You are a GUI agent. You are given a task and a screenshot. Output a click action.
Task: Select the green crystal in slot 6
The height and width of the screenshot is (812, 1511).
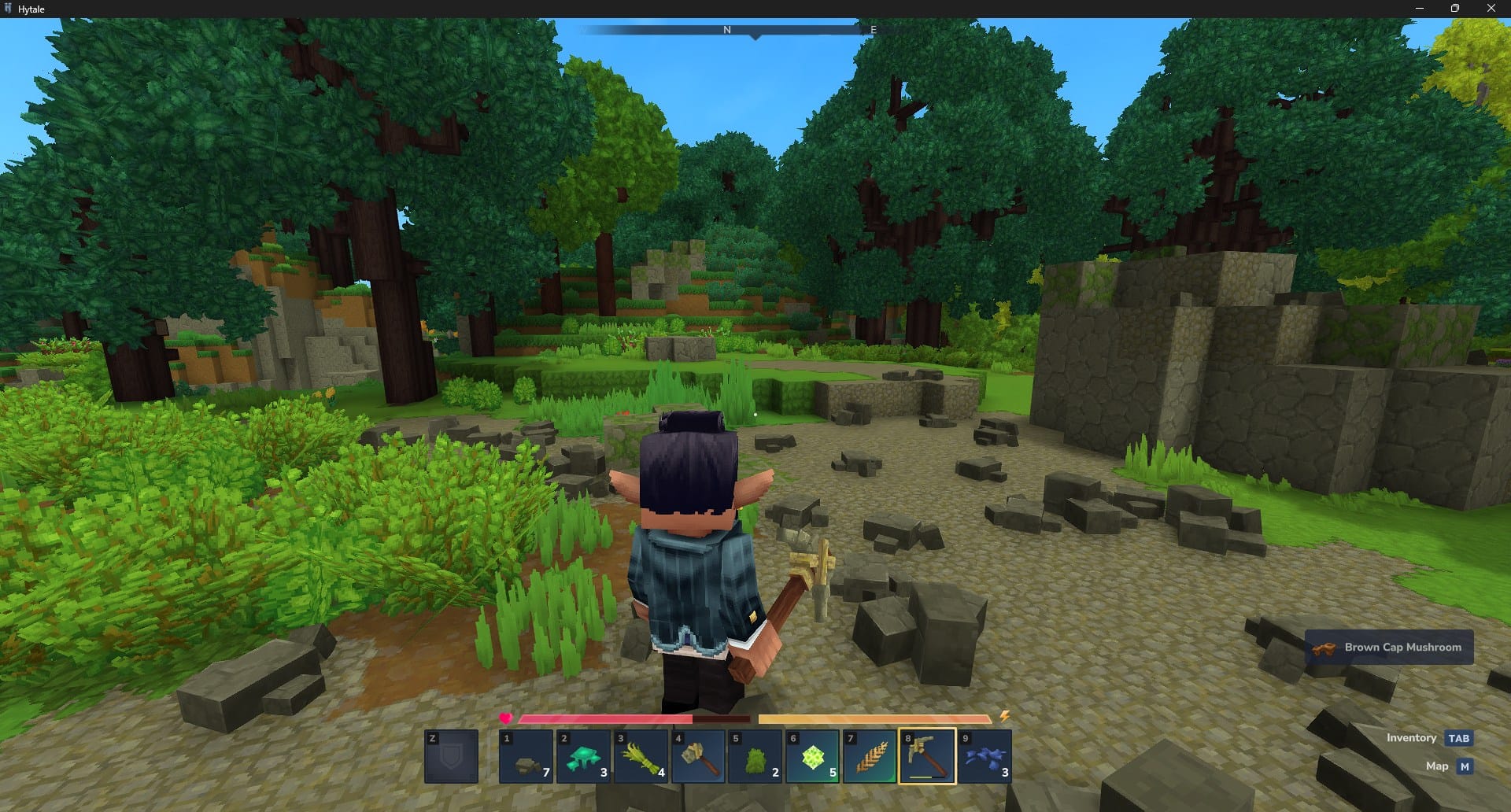tap(812, 757)
